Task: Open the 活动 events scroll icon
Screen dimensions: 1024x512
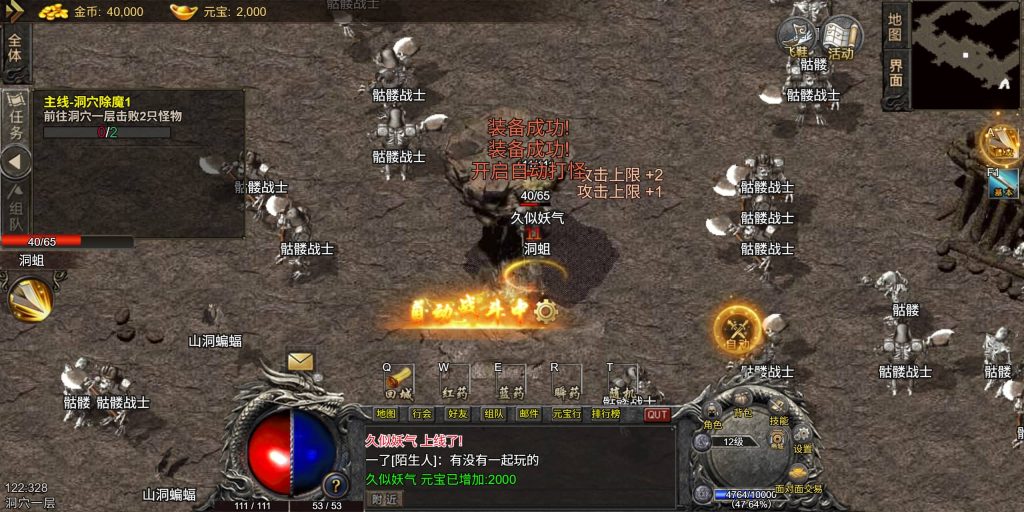Action: (x=841, y=39)
